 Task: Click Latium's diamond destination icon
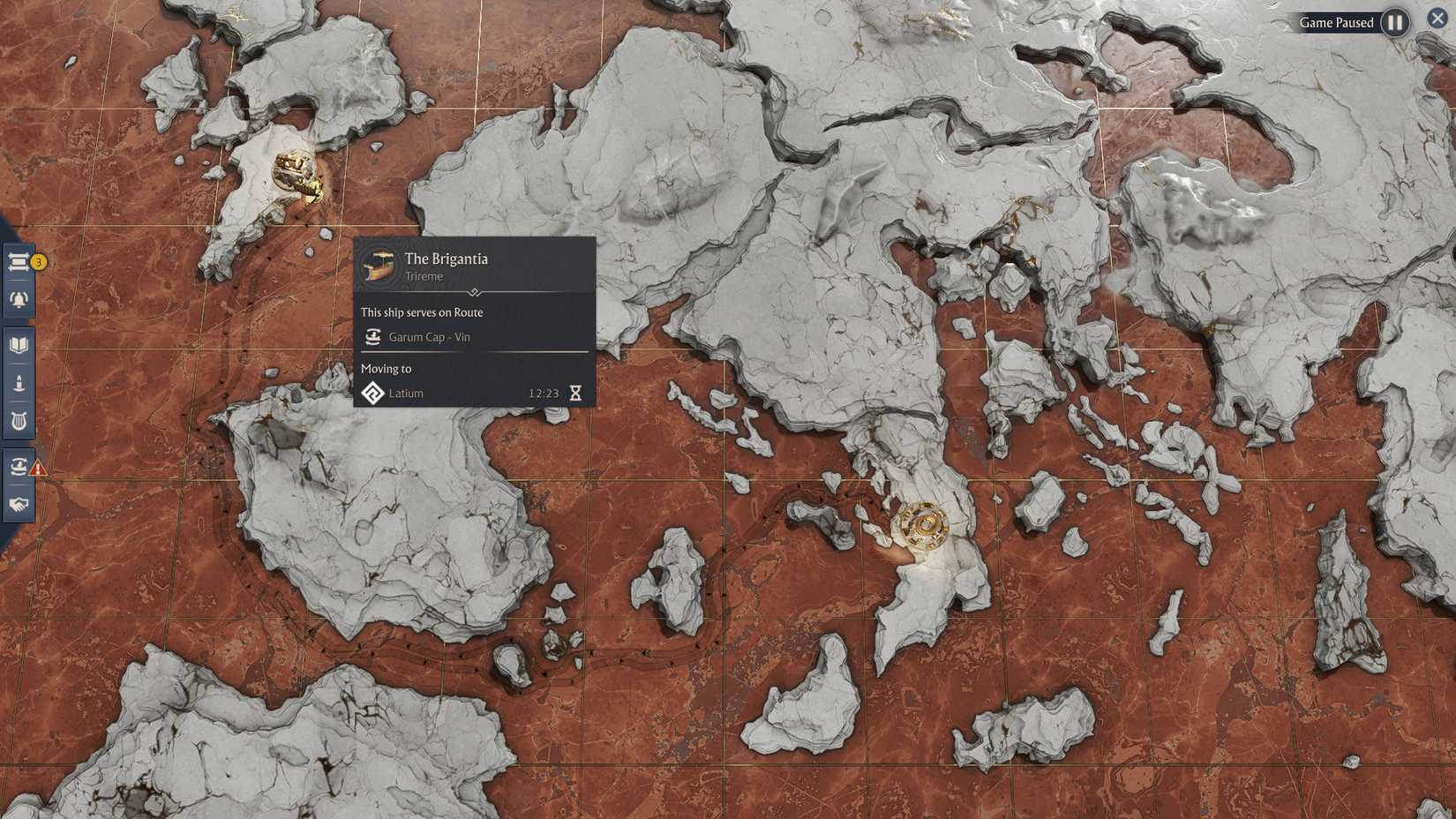374,393
